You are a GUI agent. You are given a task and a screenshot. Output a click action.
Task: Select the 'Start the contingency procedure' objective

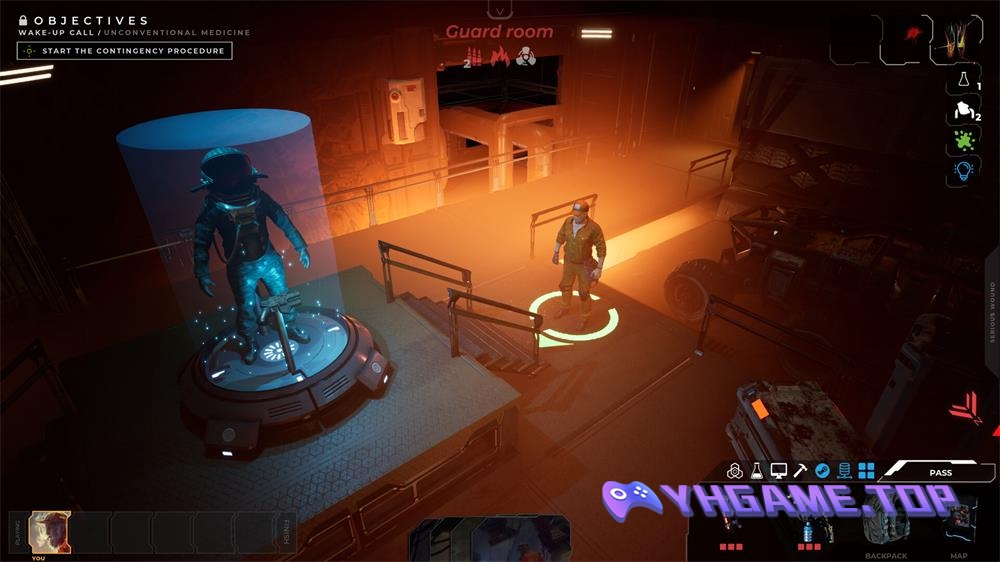[125, 50]
